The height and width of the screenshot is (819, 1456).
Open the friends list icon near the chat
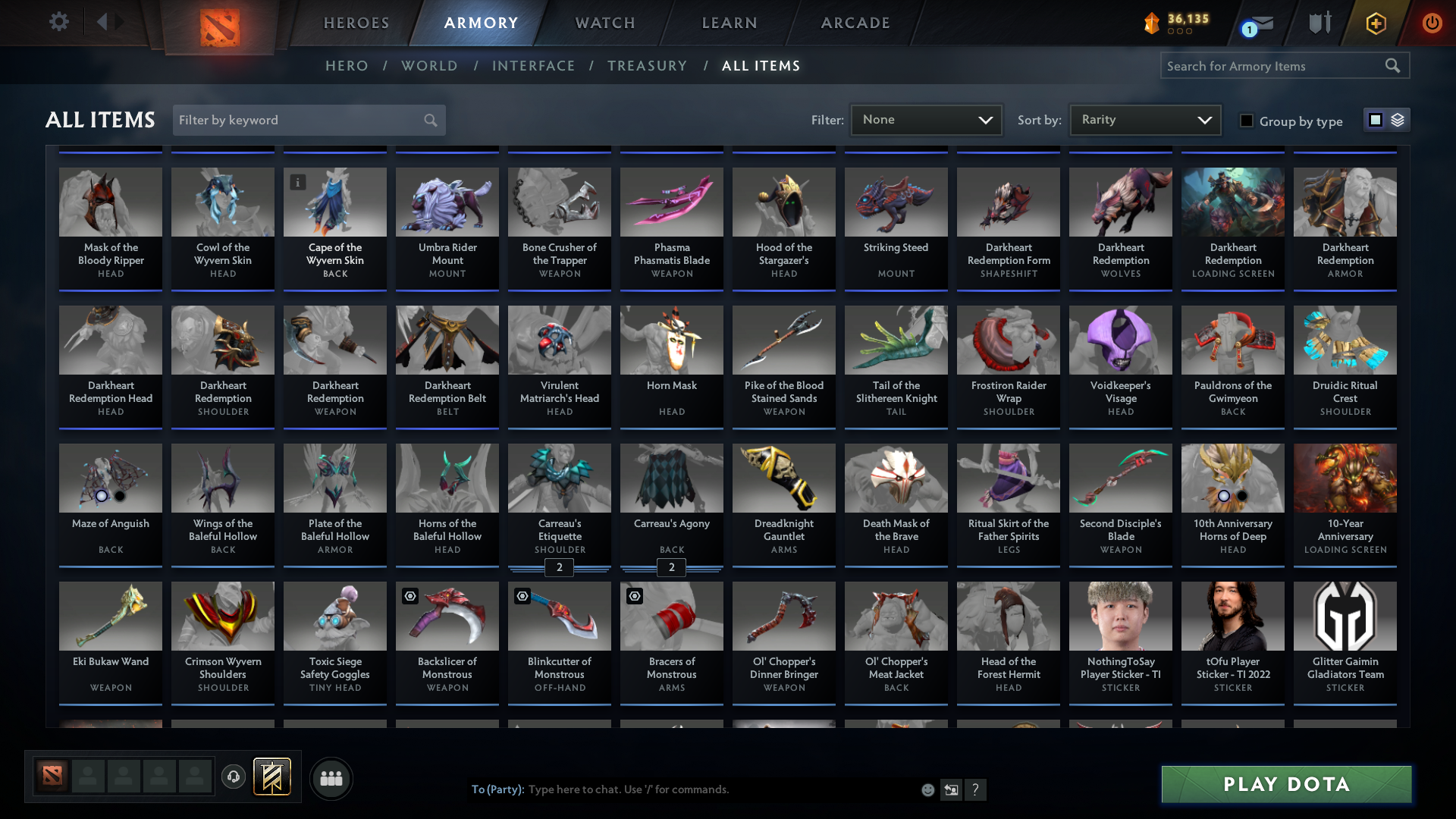(330, 778)
